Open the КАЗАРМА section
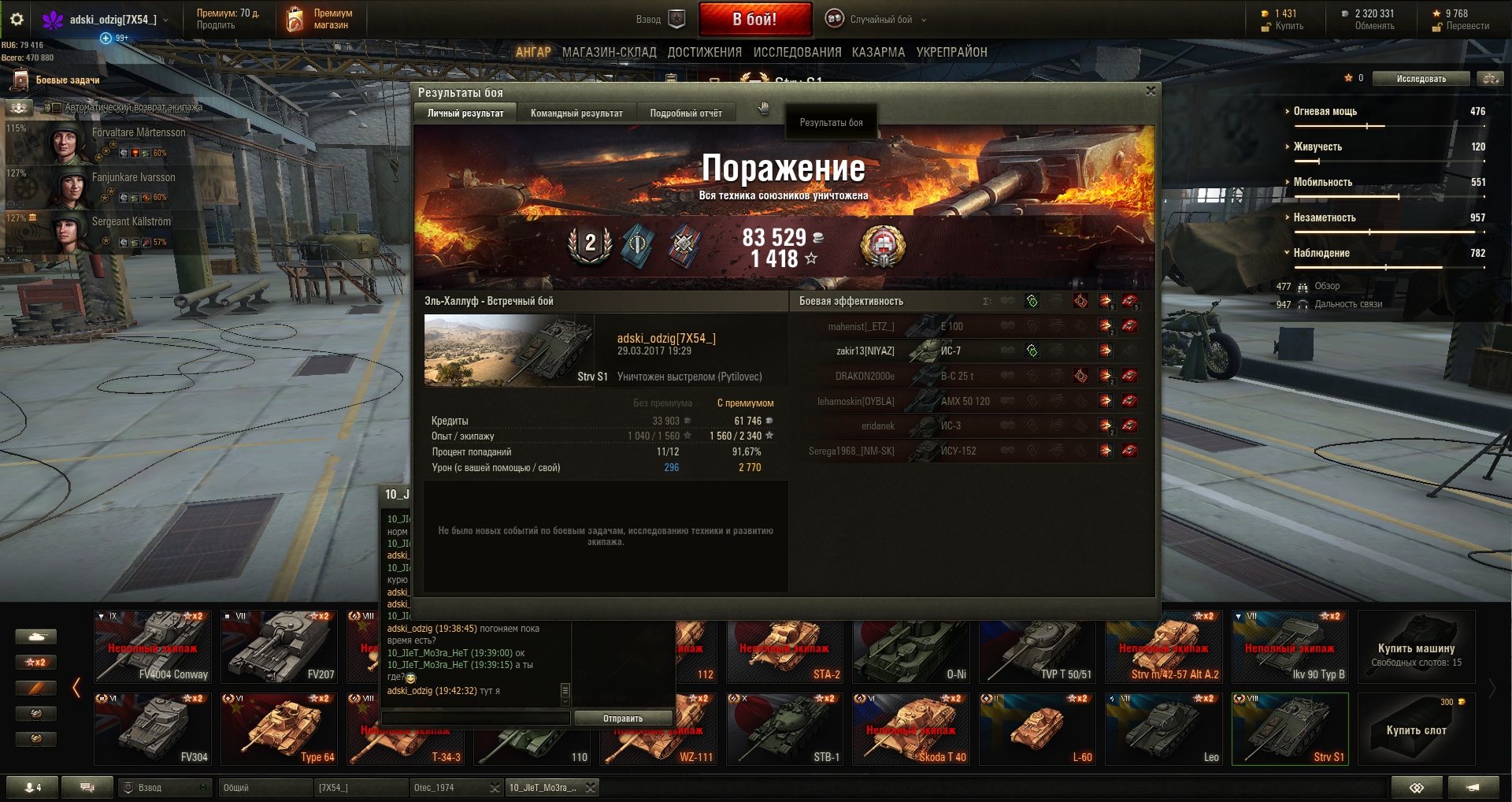The width and height of the screenshot is (1512, 802). click(x=878, y=53)
